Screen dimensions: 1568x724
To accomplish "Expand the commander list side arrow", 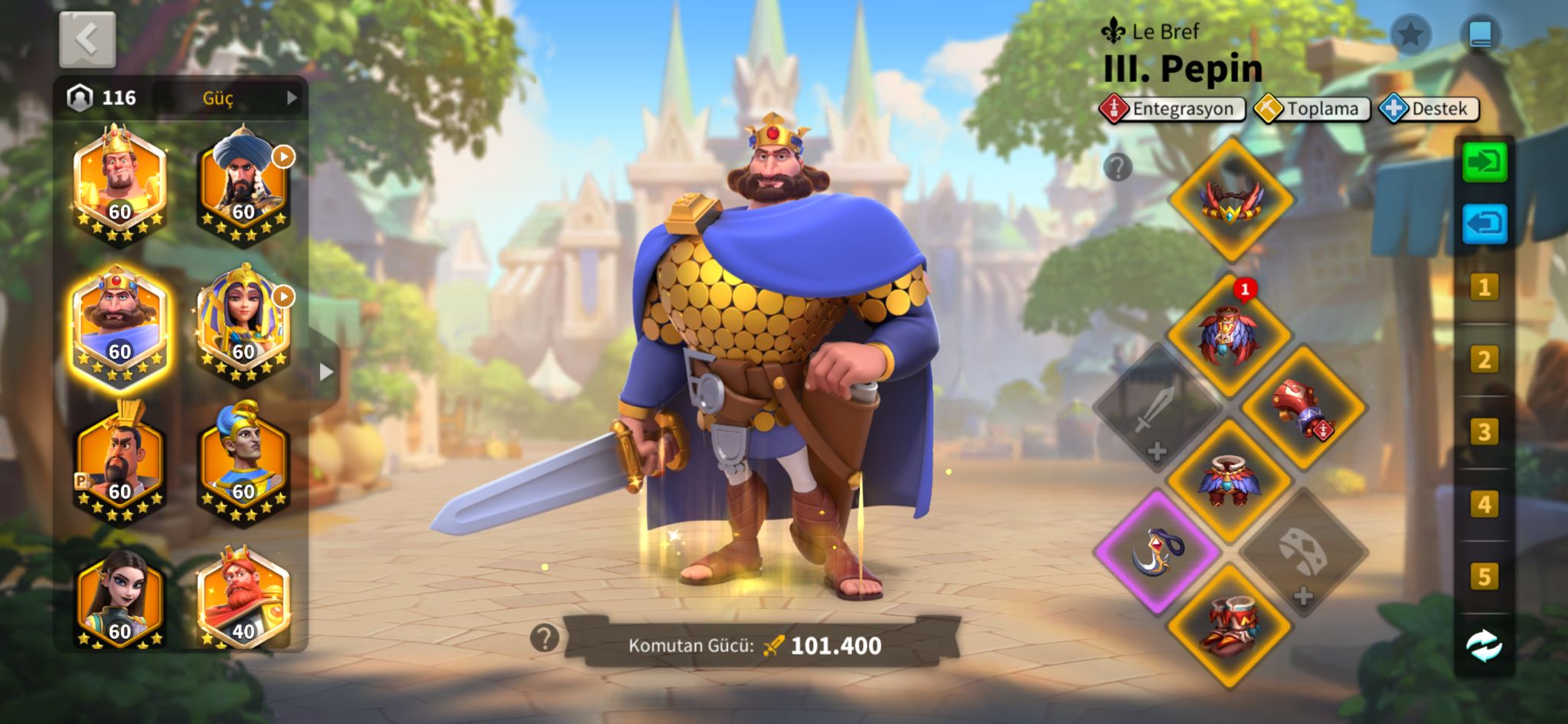I will coord(326,372).
